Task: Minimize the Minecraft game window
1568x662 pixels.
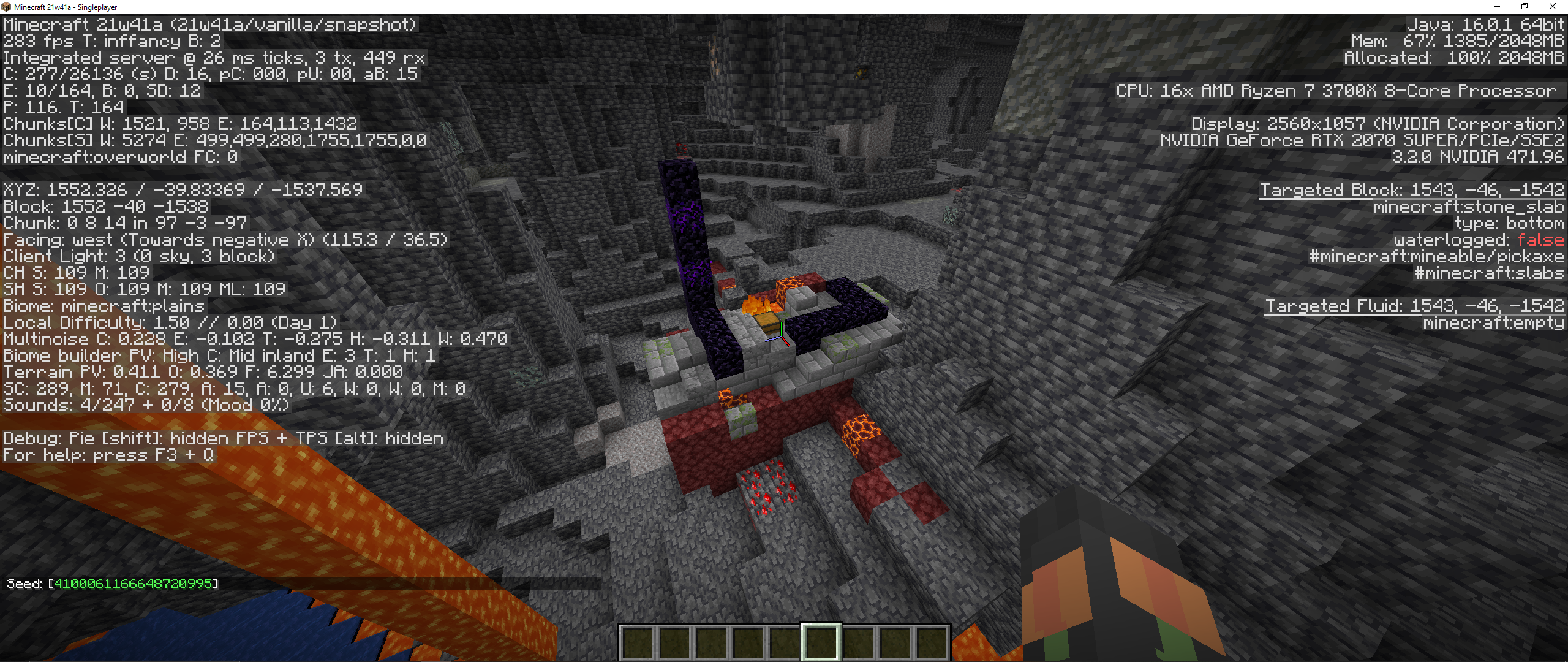Action: coord(1497,7)
